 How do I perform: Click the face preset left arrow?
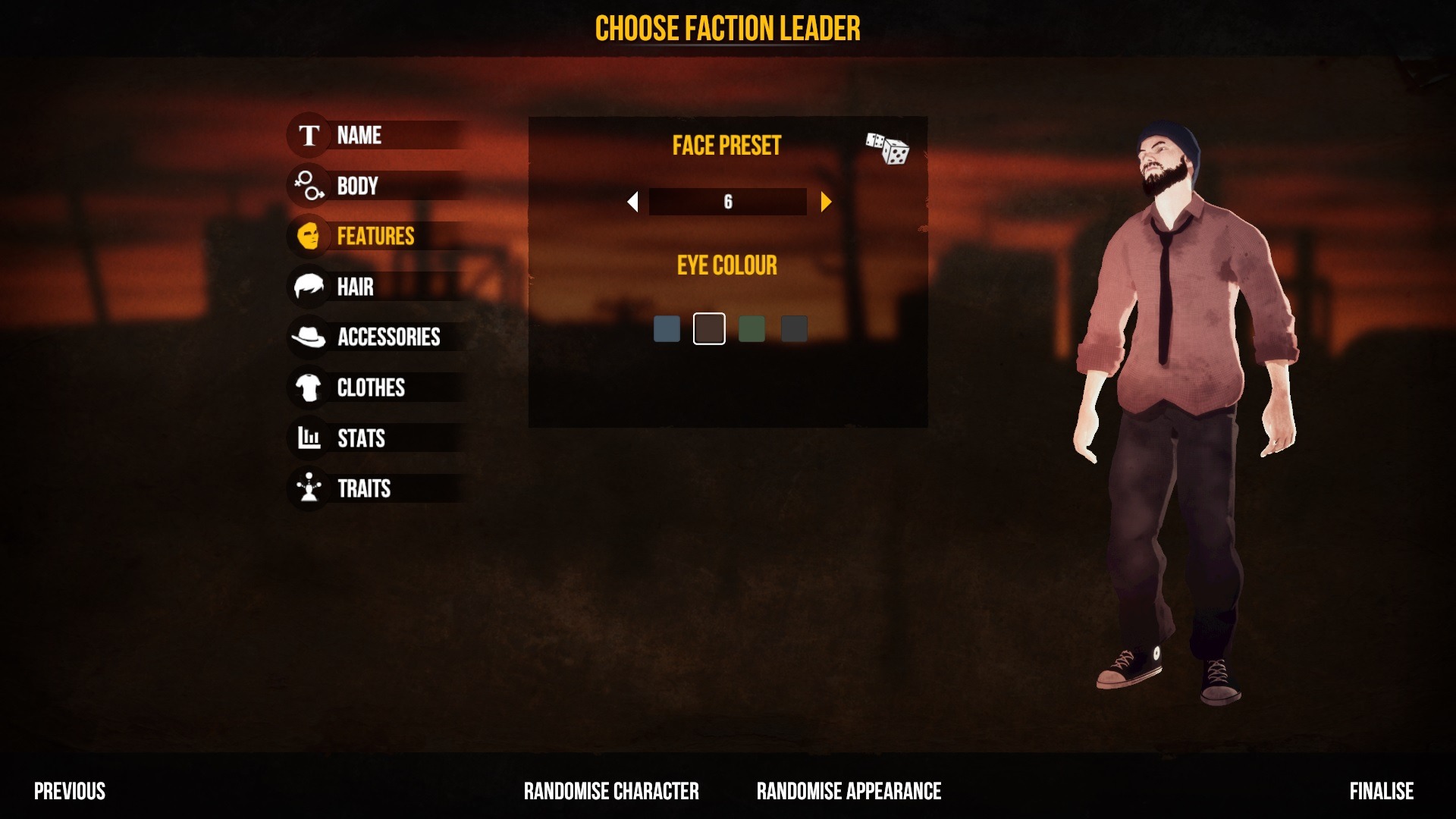(632, 202)
